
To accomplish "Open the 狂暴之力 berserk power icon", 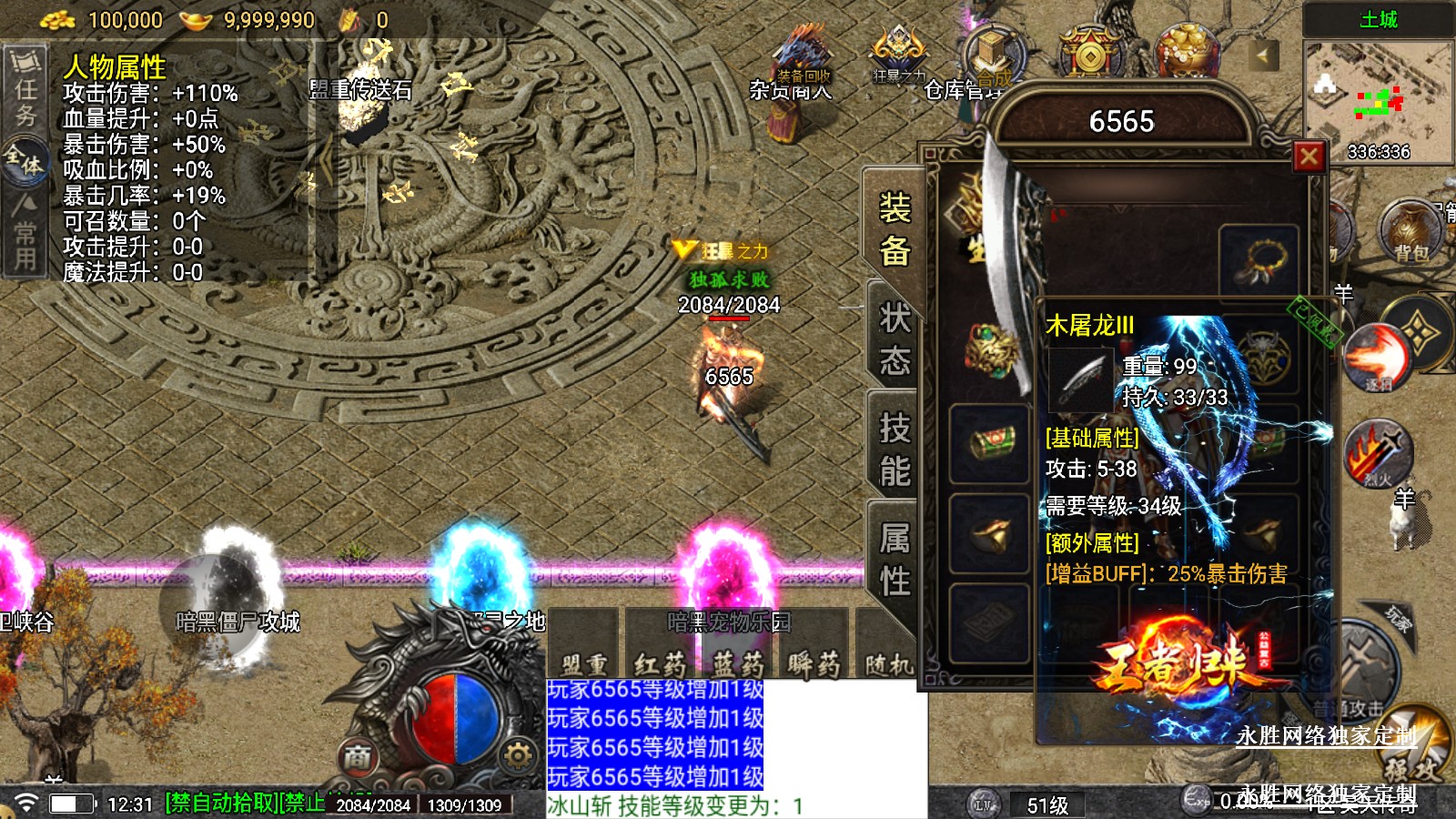I will 898,53.
